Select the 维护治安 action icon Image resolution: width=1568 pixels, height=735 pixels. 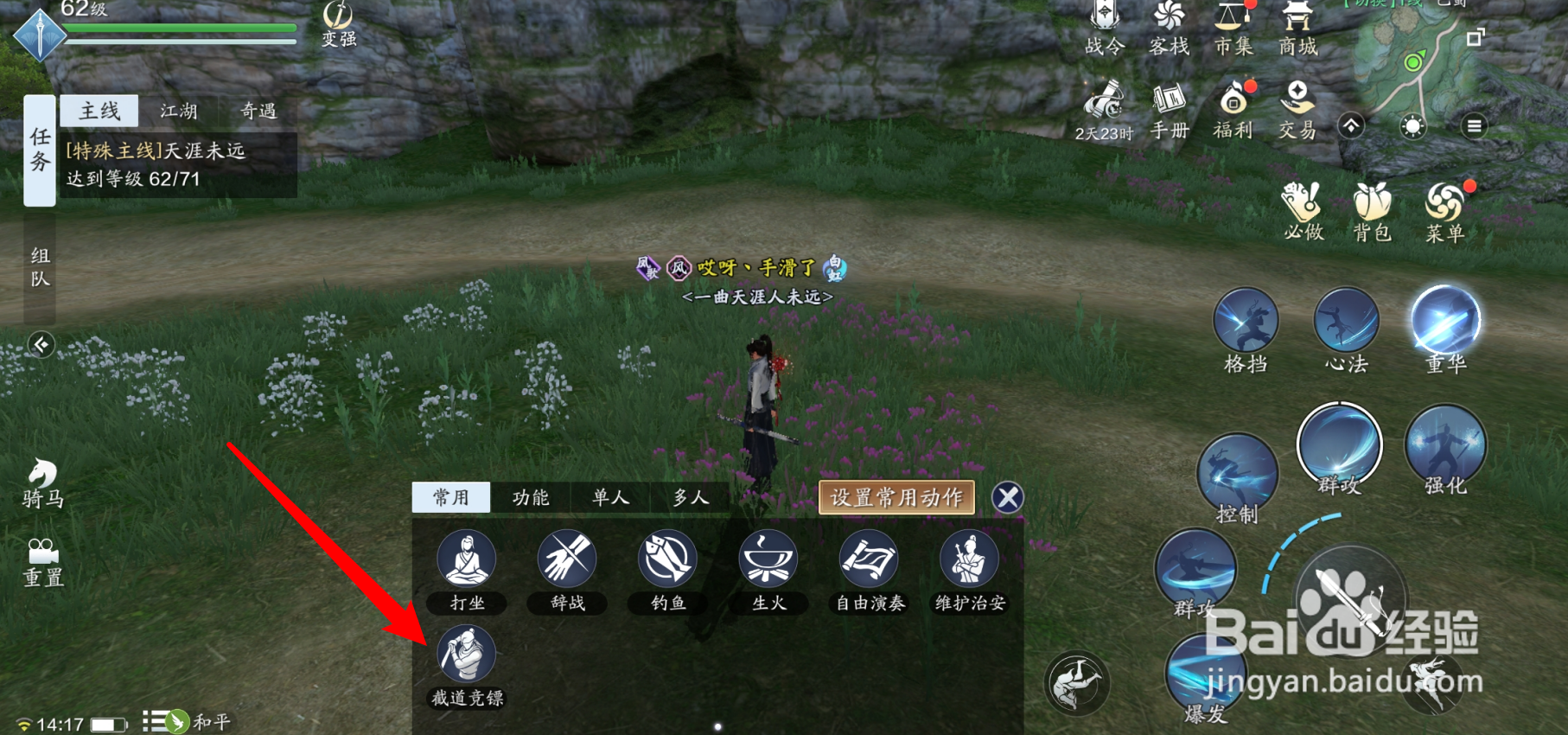pos(969,559)
